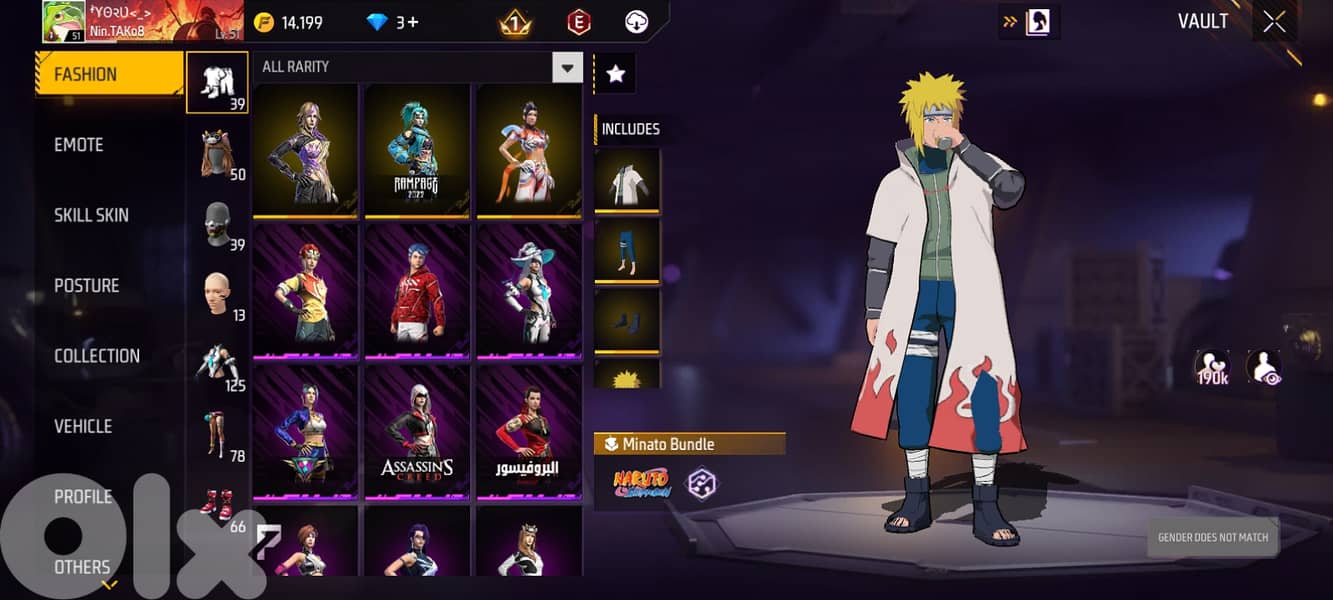Close the Vault screen
The height and width of the screenshot is (600, 1333).
1274,22
